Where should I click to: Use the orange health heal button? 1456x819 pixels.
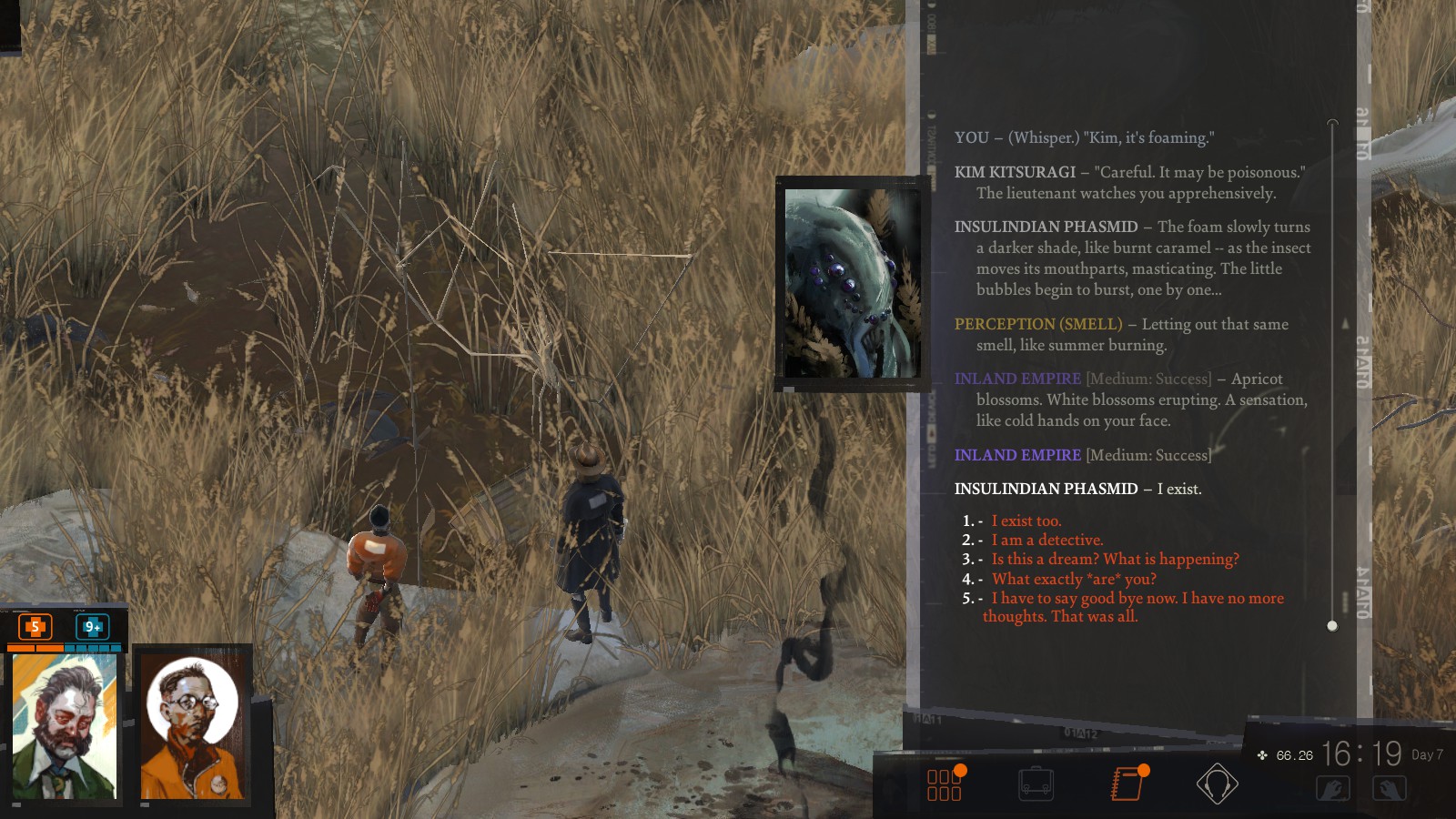coord(35,626)
